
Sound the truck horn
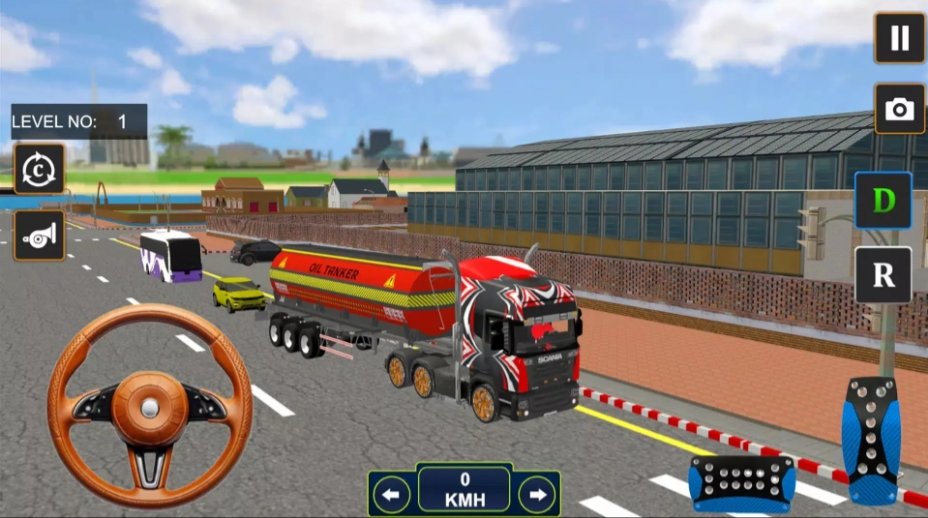(39, 236)
